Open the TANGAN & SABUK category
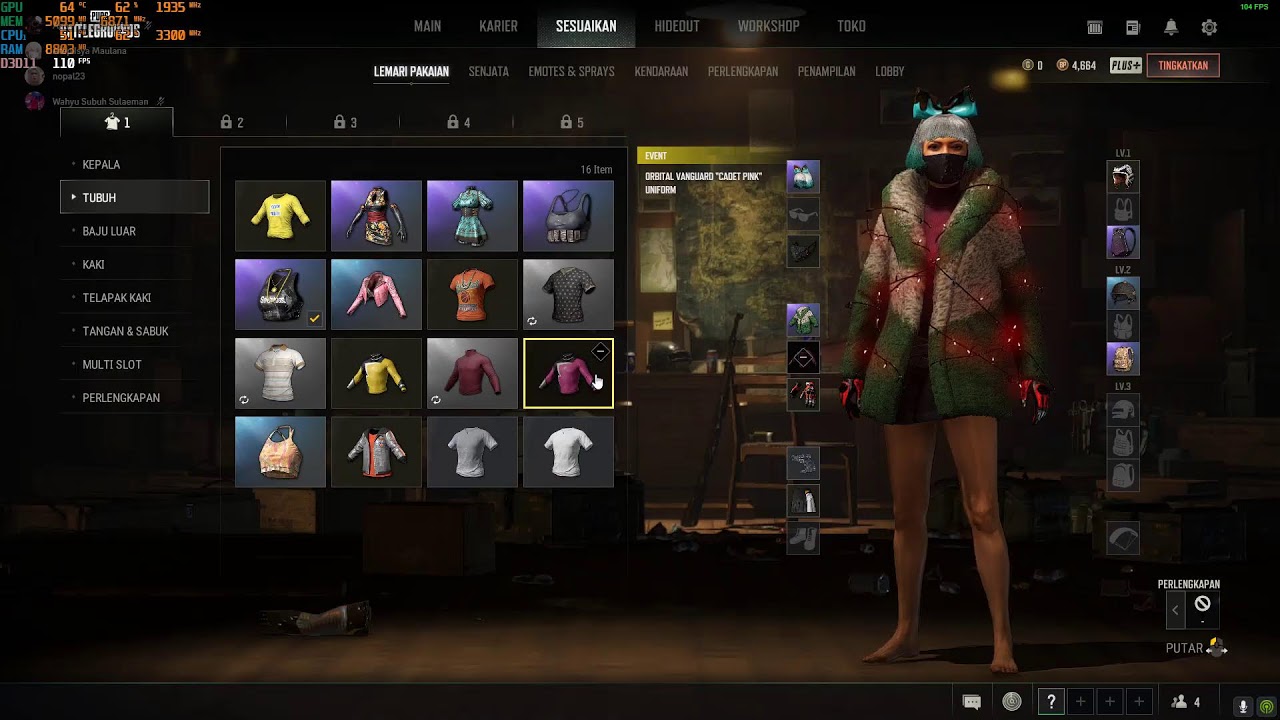The width and height of the screenshot is (1280, 720). pos(125,331)
